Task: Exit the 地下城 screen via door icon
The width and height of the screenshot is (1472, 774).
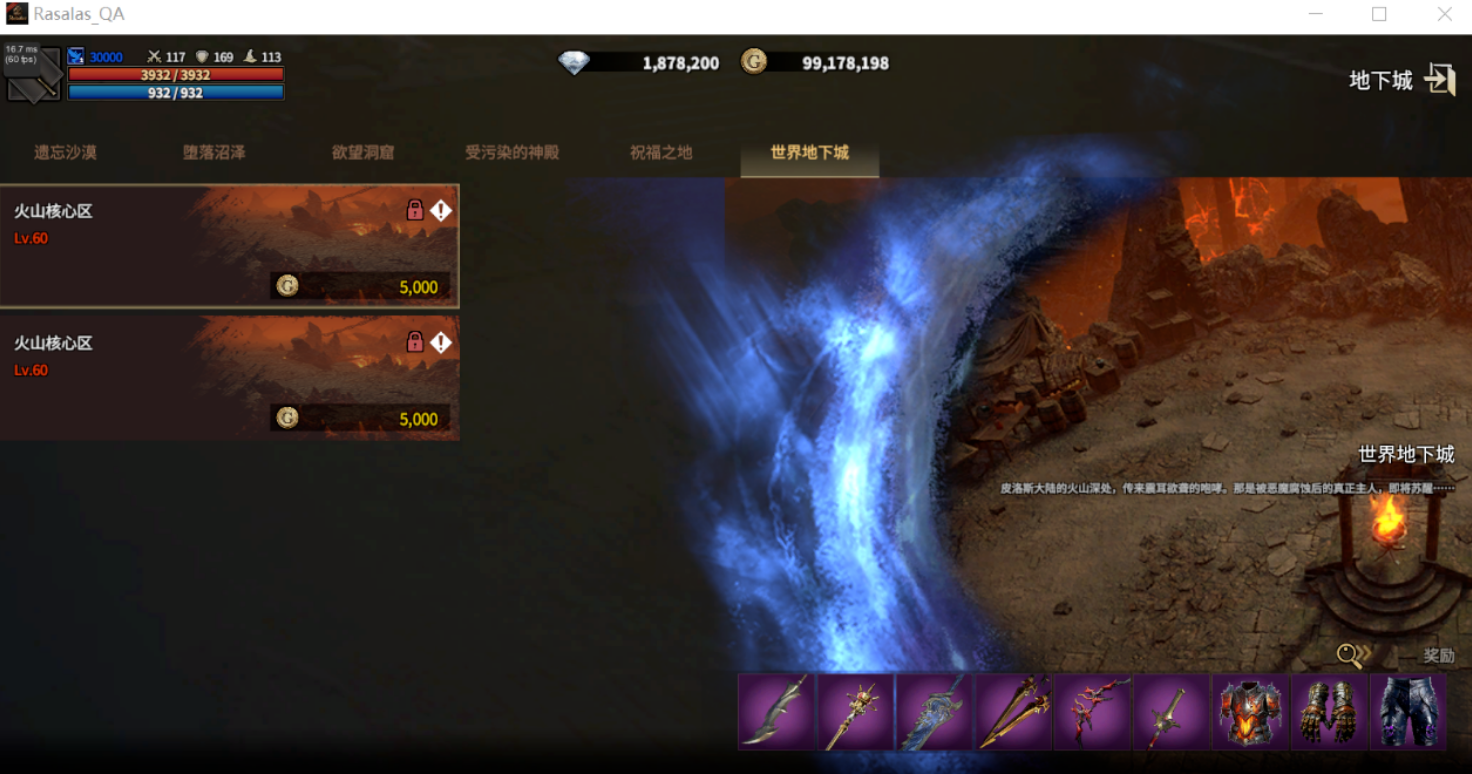Action: (1439, 80)
